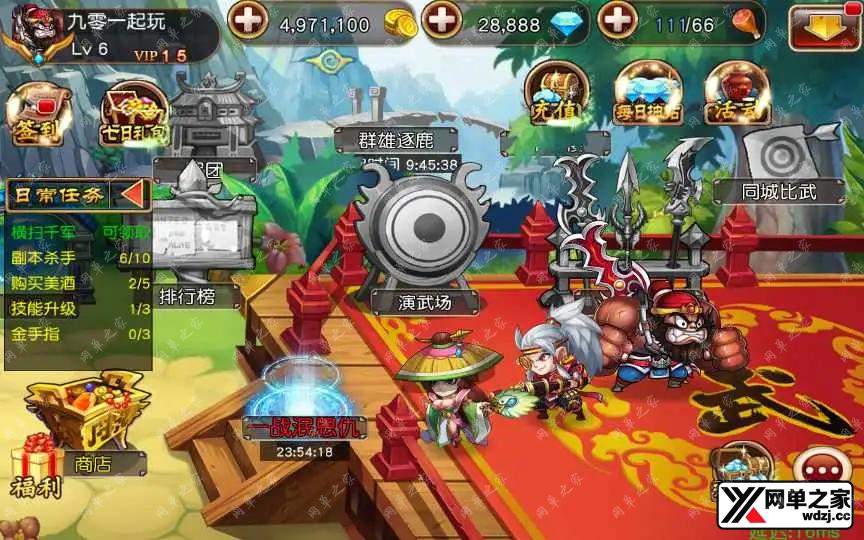
Task: Open the 充值 recharge shop
Action: pyautogui.click(x=555, y=96)
